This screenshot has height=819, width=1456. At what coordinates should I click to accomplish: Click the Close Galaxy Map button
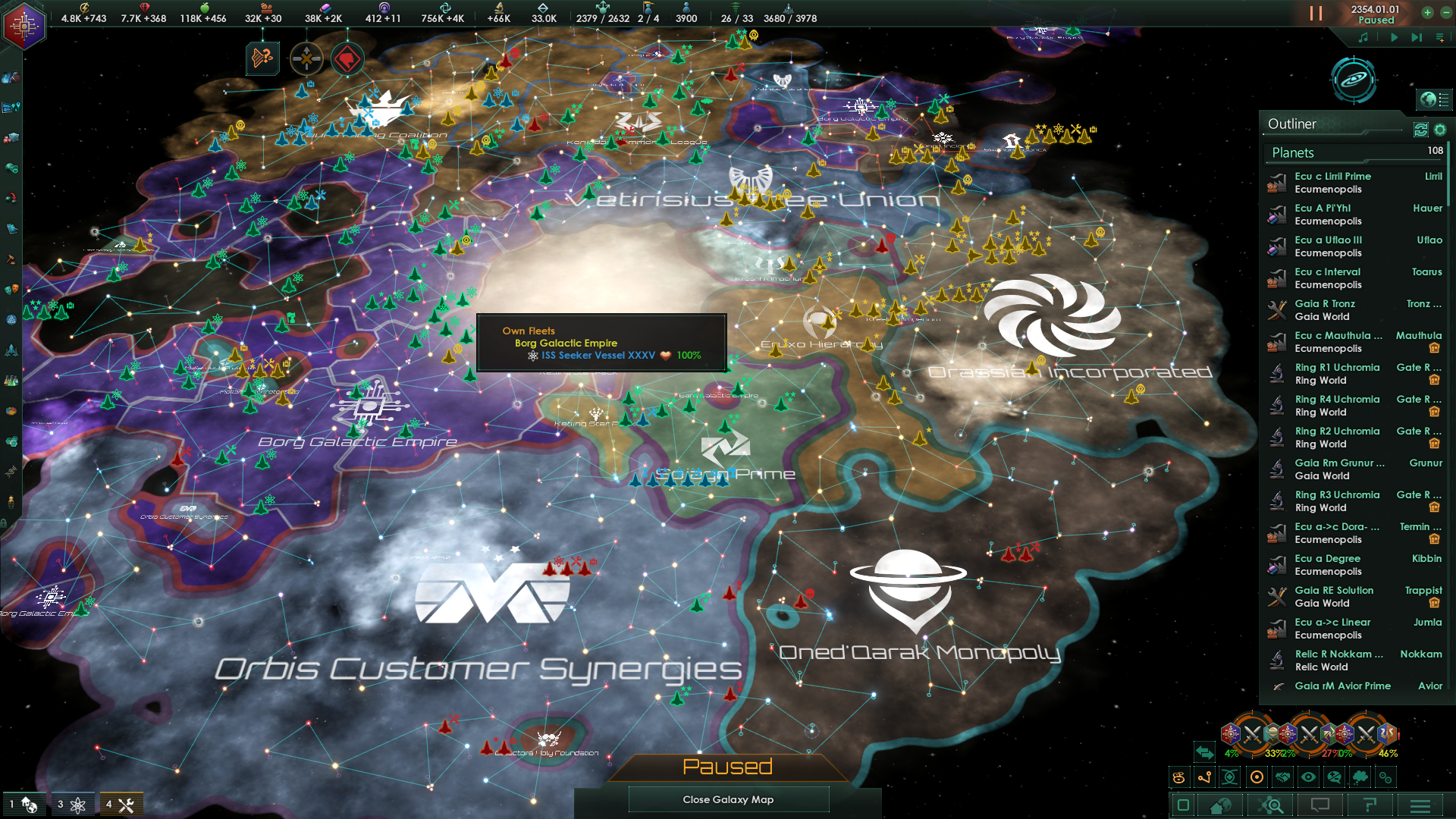728,799
